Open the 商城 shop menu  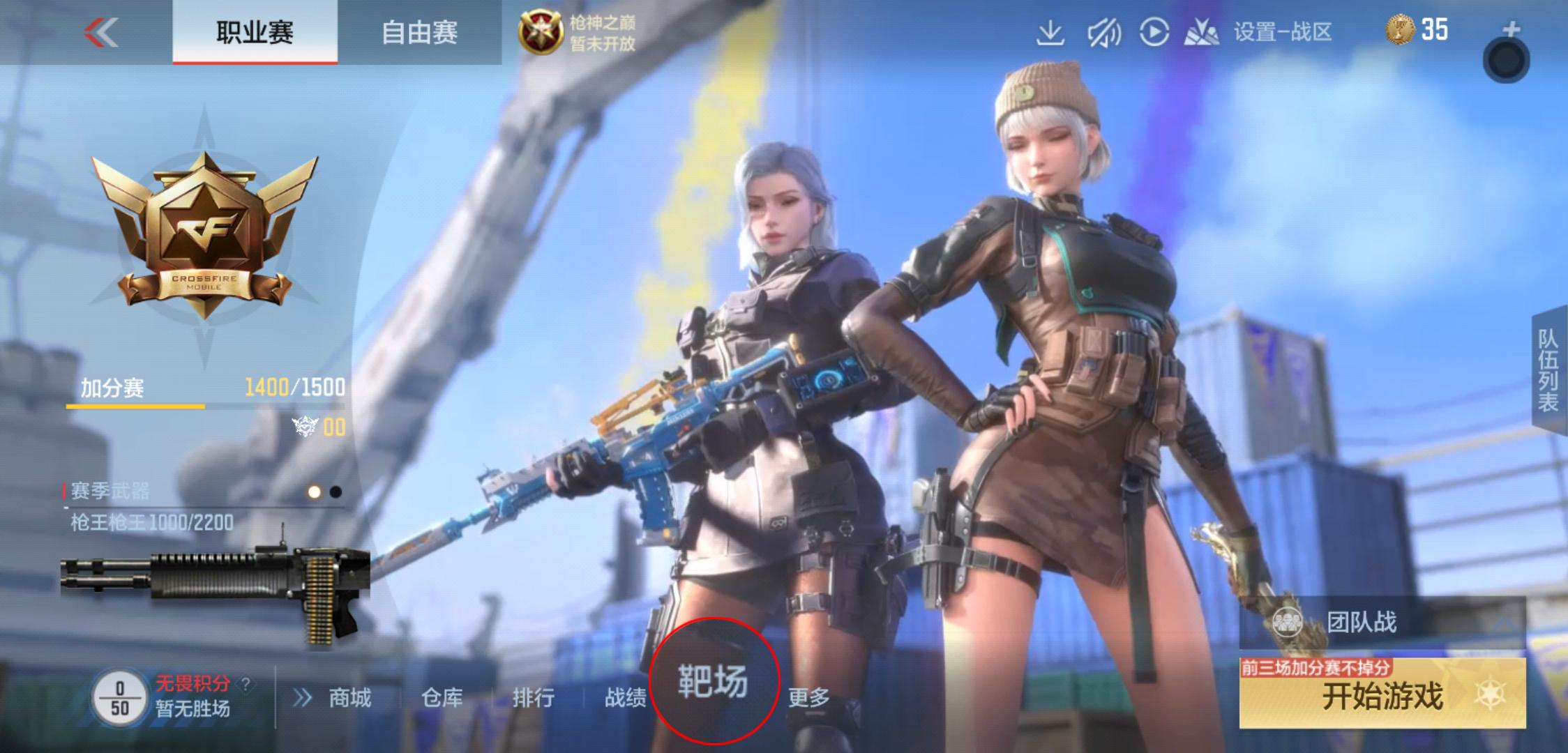click(351, 698)
